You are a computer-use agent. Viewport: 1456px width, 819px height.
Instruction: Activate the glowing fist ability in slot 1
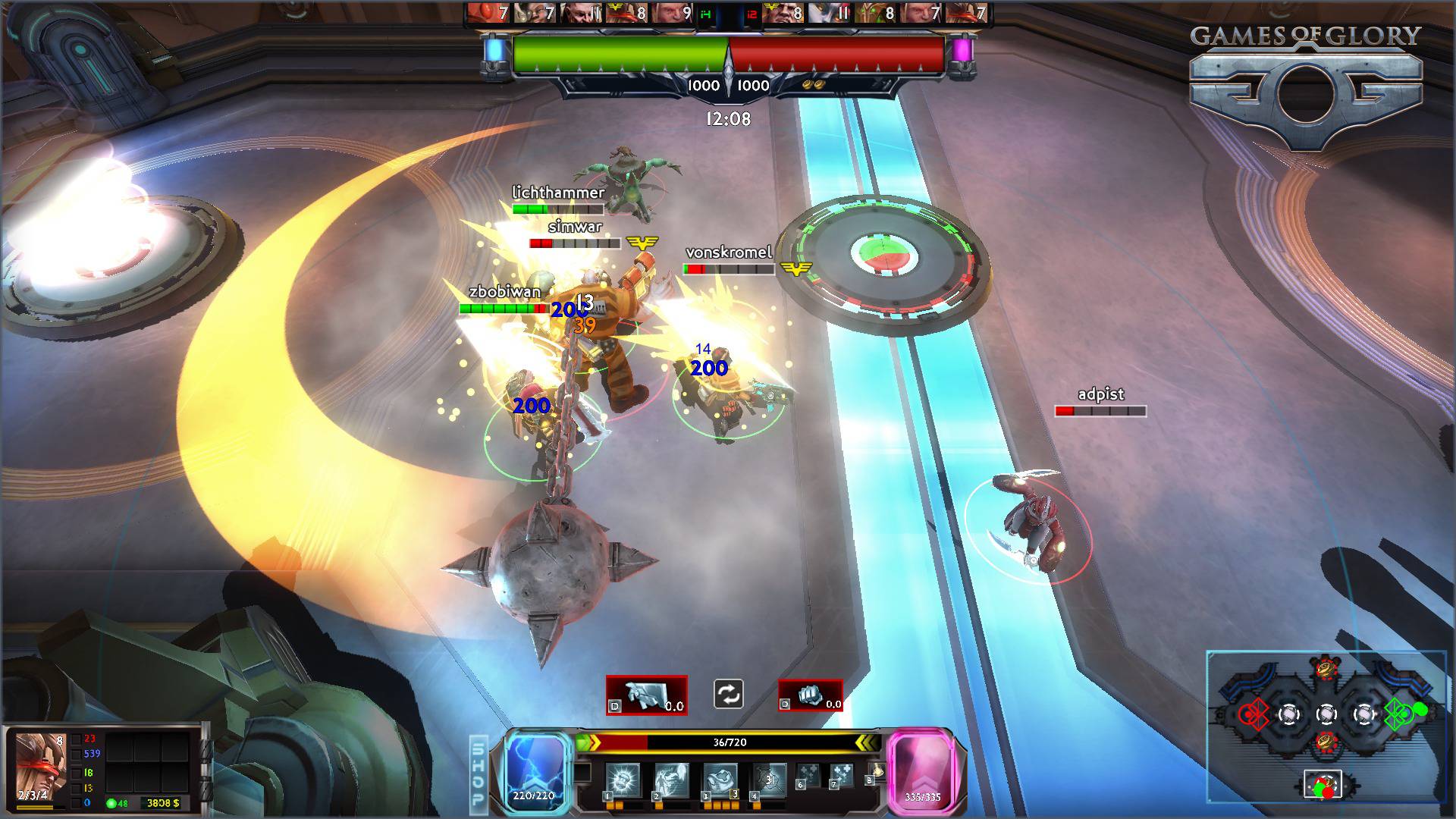[623, 780]
